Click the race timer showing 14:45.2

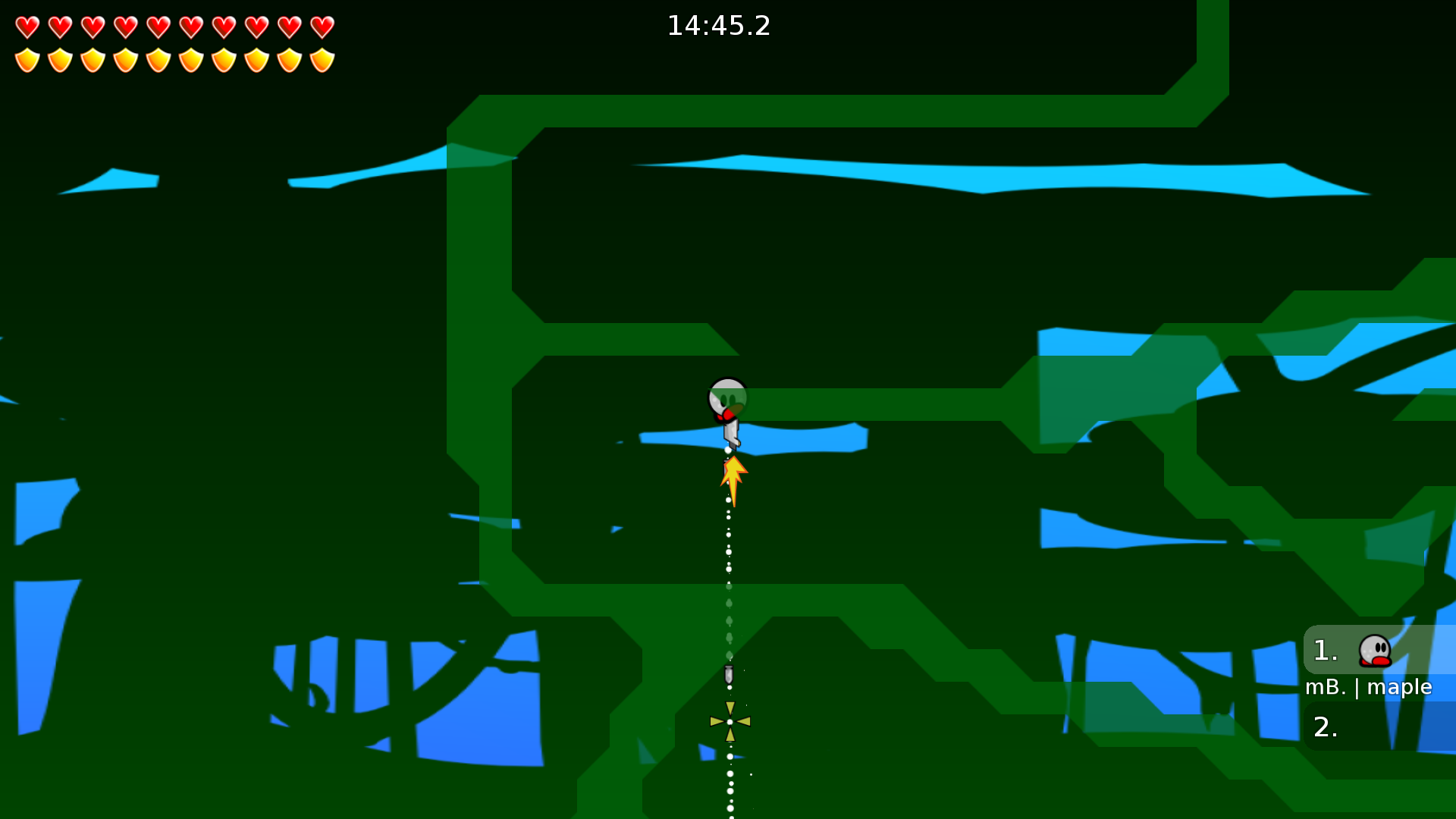(718, 26)
